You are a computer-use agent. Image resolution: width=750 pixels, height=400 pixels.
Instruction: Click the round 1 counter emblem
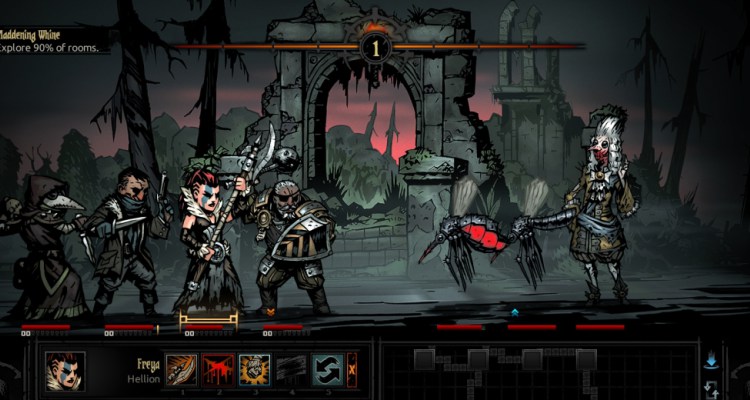[x=376, y=47]
